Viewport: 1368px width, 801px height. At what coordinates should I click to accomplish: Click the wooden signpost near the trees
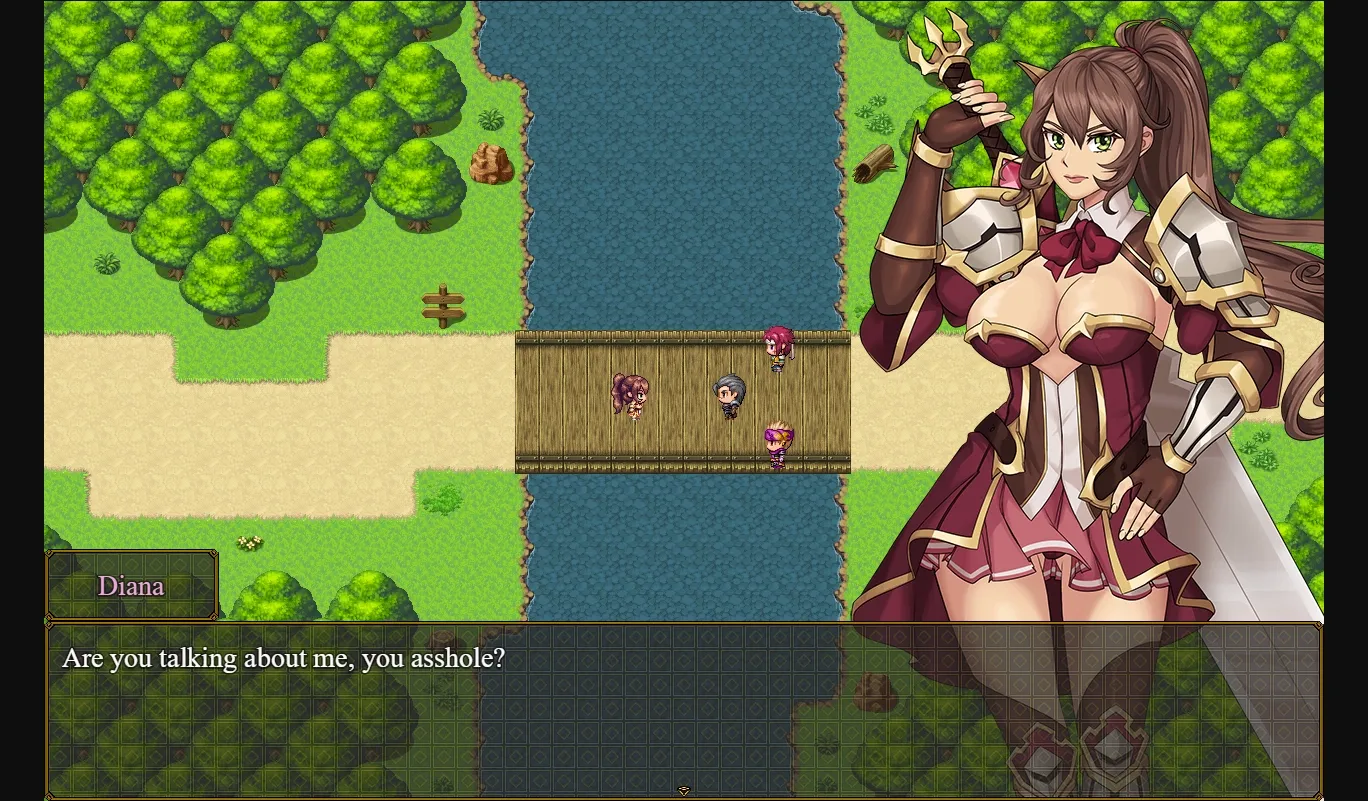(443, 305)
